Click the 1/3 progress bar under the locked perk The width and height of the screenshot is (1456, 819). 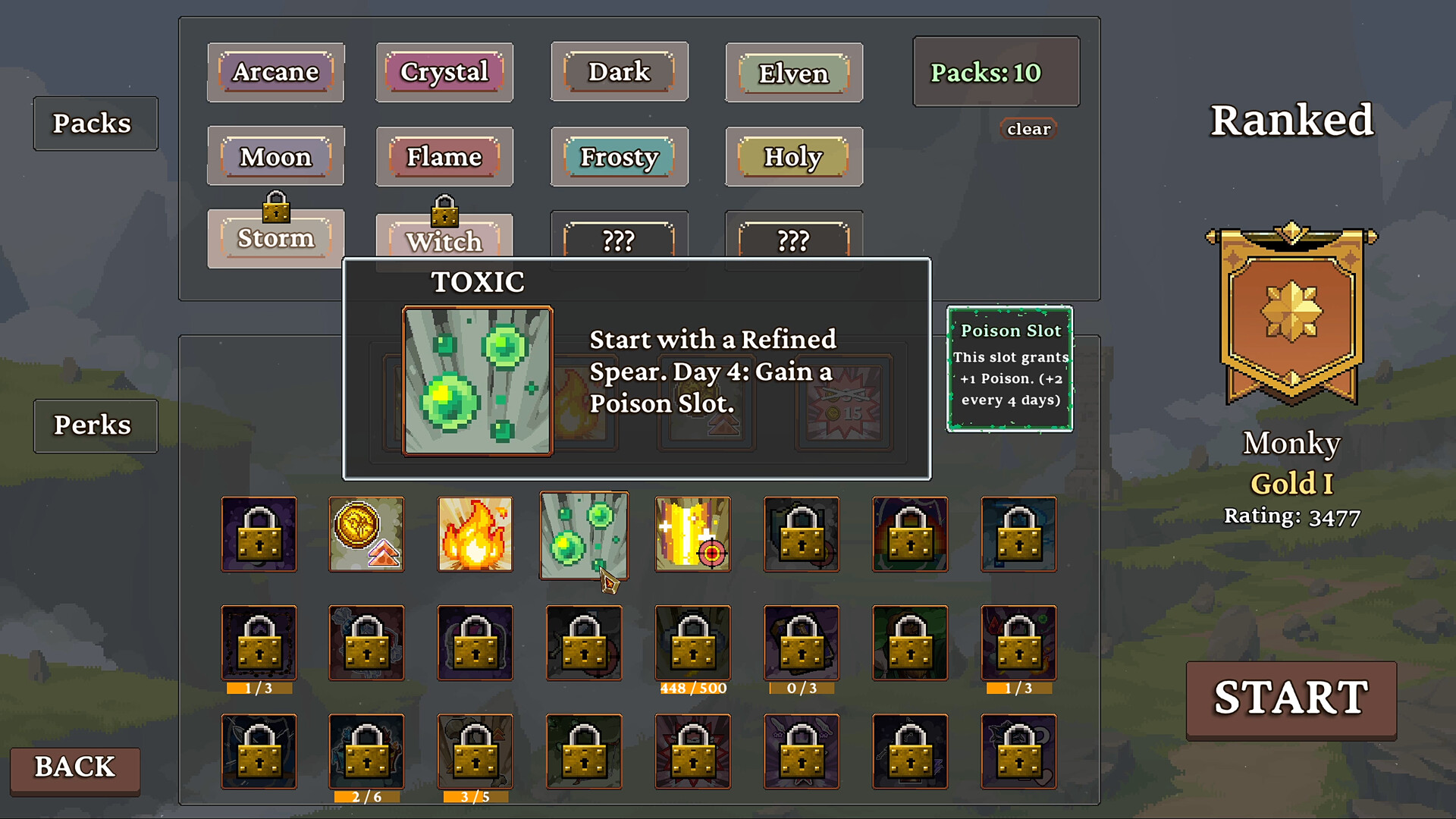(x=259, y=689)
